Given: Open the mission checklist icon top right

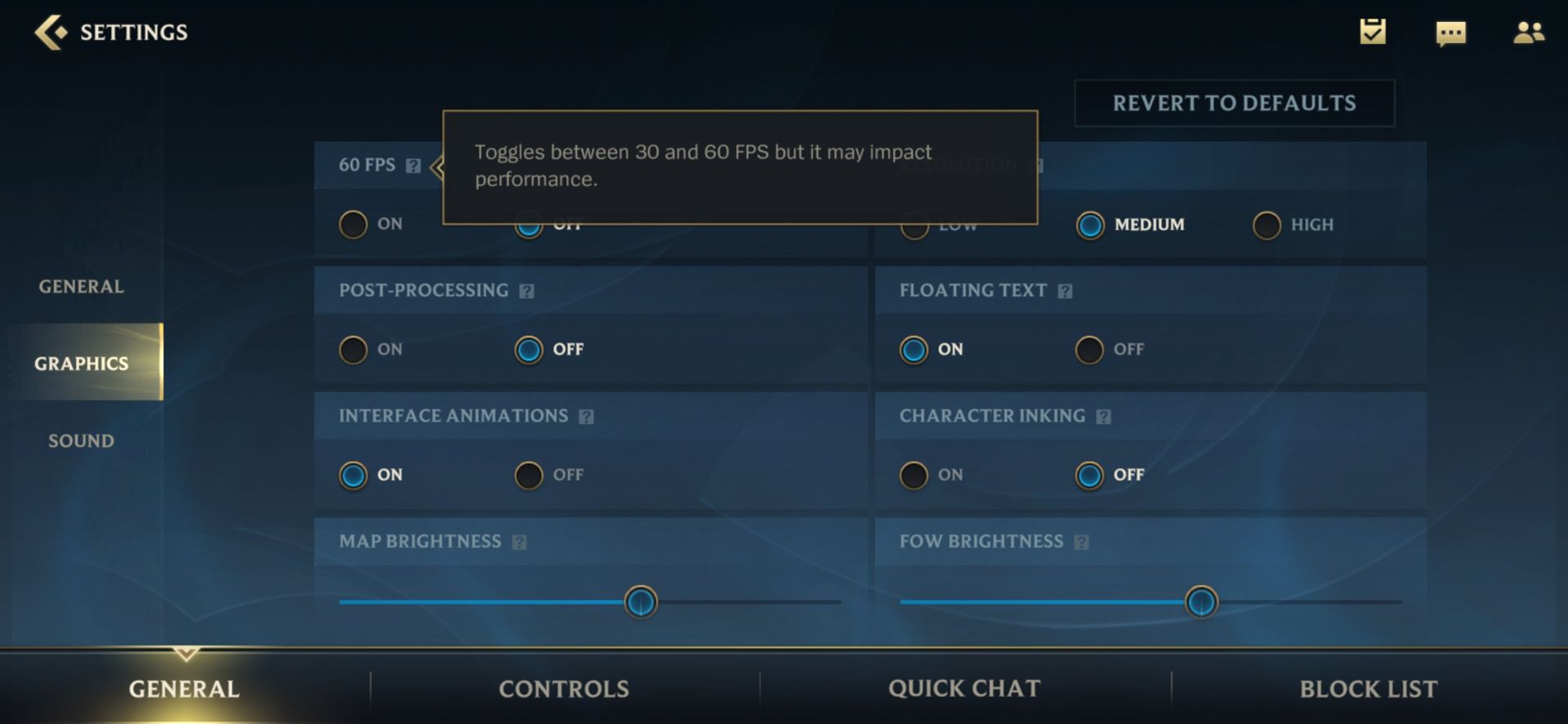Looking at the screenshot, I should [1371, 33].
